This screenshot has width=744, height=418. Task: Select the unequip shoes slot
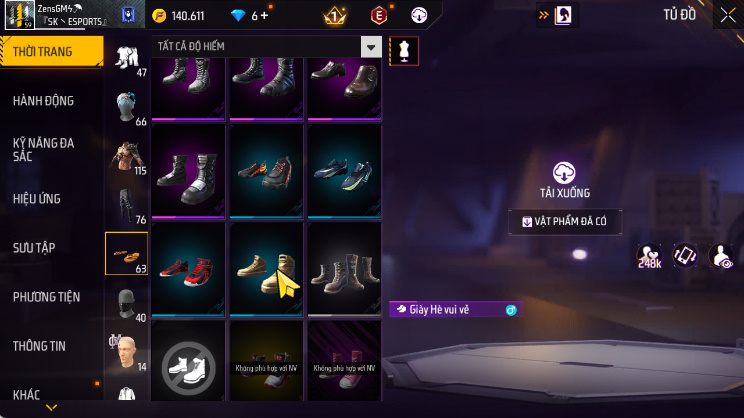[189, 362]
